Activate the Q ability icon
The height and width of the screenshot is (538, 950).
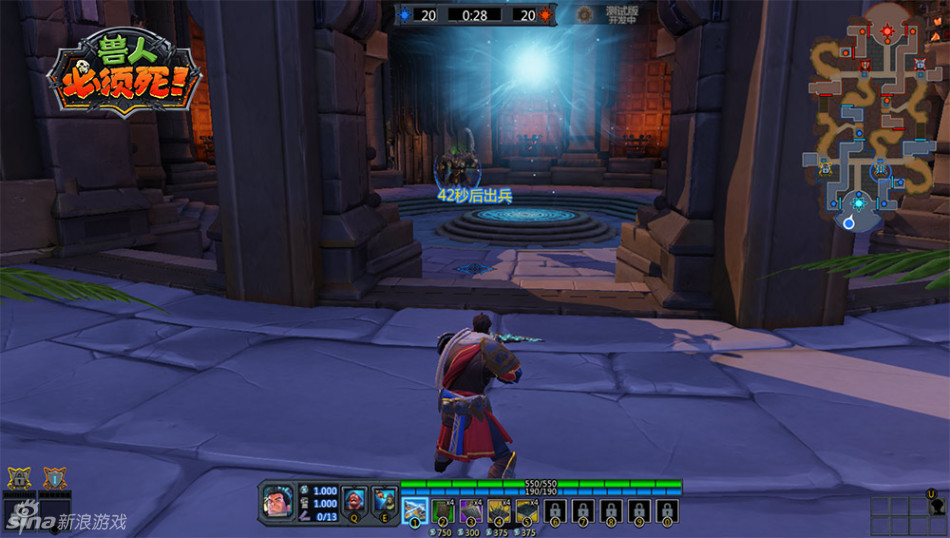pyautogui.click(x=355, y=498)
